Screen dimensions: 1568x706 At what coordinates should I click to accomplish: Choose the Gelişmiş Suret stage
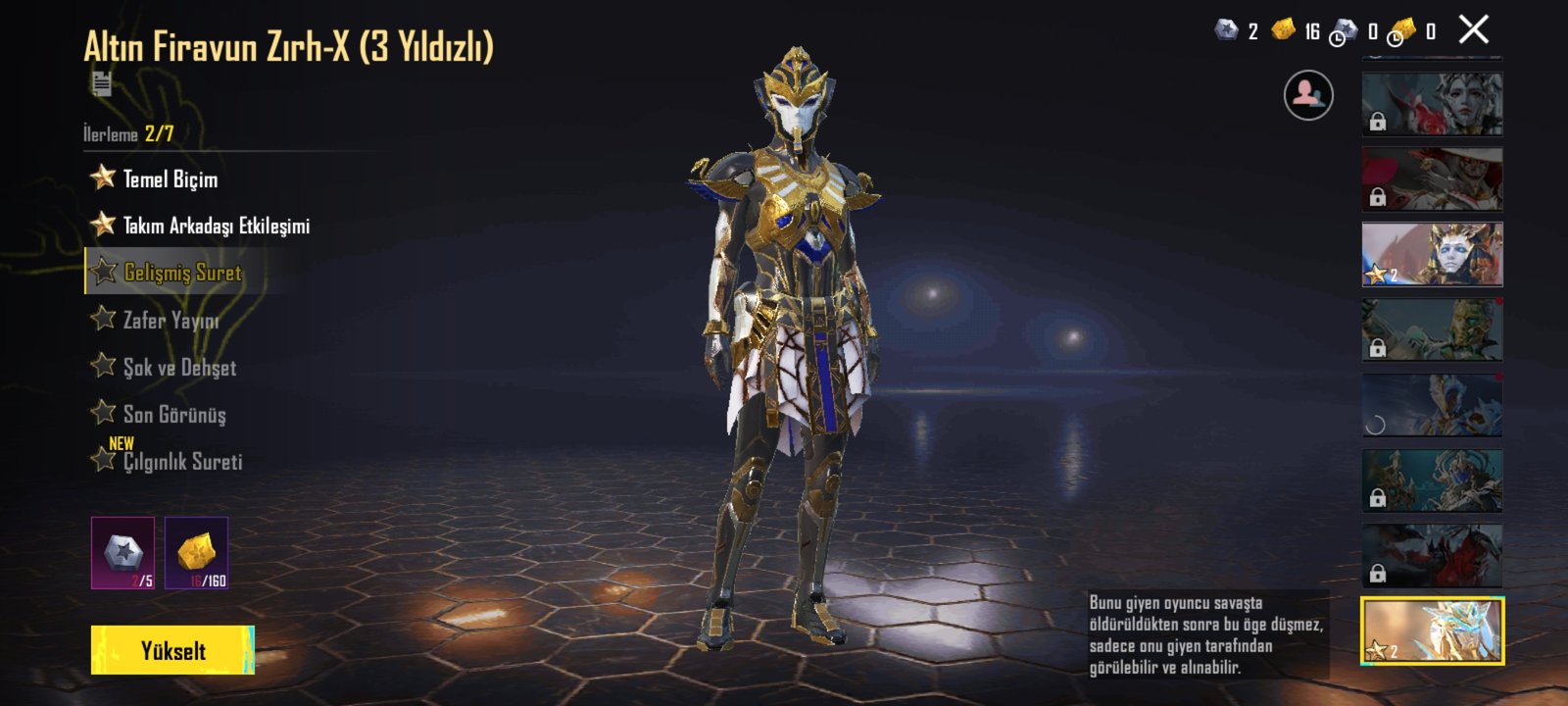tap(182, 273)
